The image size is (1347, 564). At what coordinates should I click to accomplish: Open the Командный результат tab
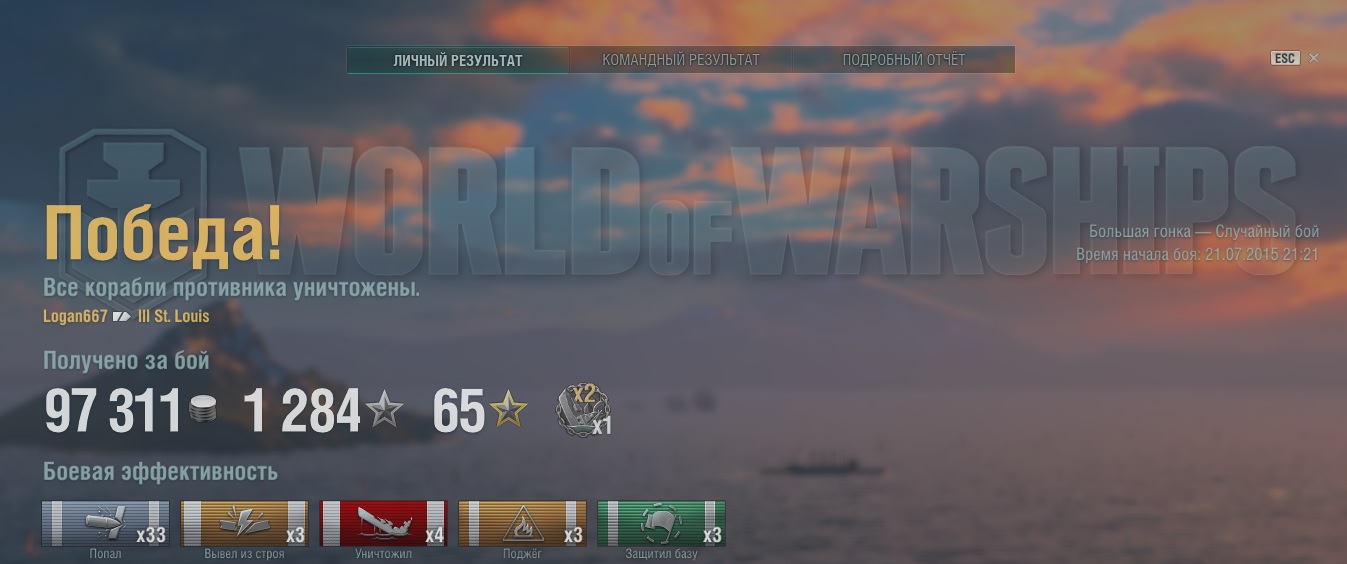tap(681, 60)
